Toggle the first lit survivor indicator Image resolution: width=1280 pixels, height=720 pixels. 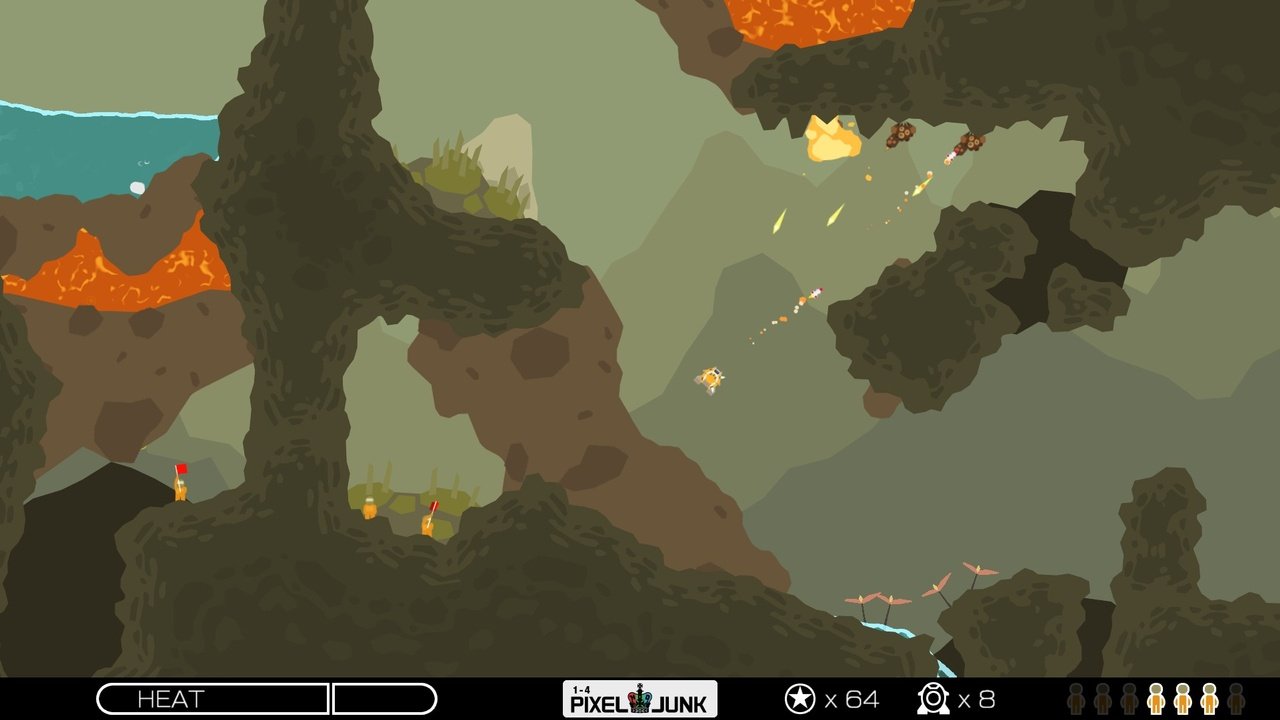(1156, 700)
